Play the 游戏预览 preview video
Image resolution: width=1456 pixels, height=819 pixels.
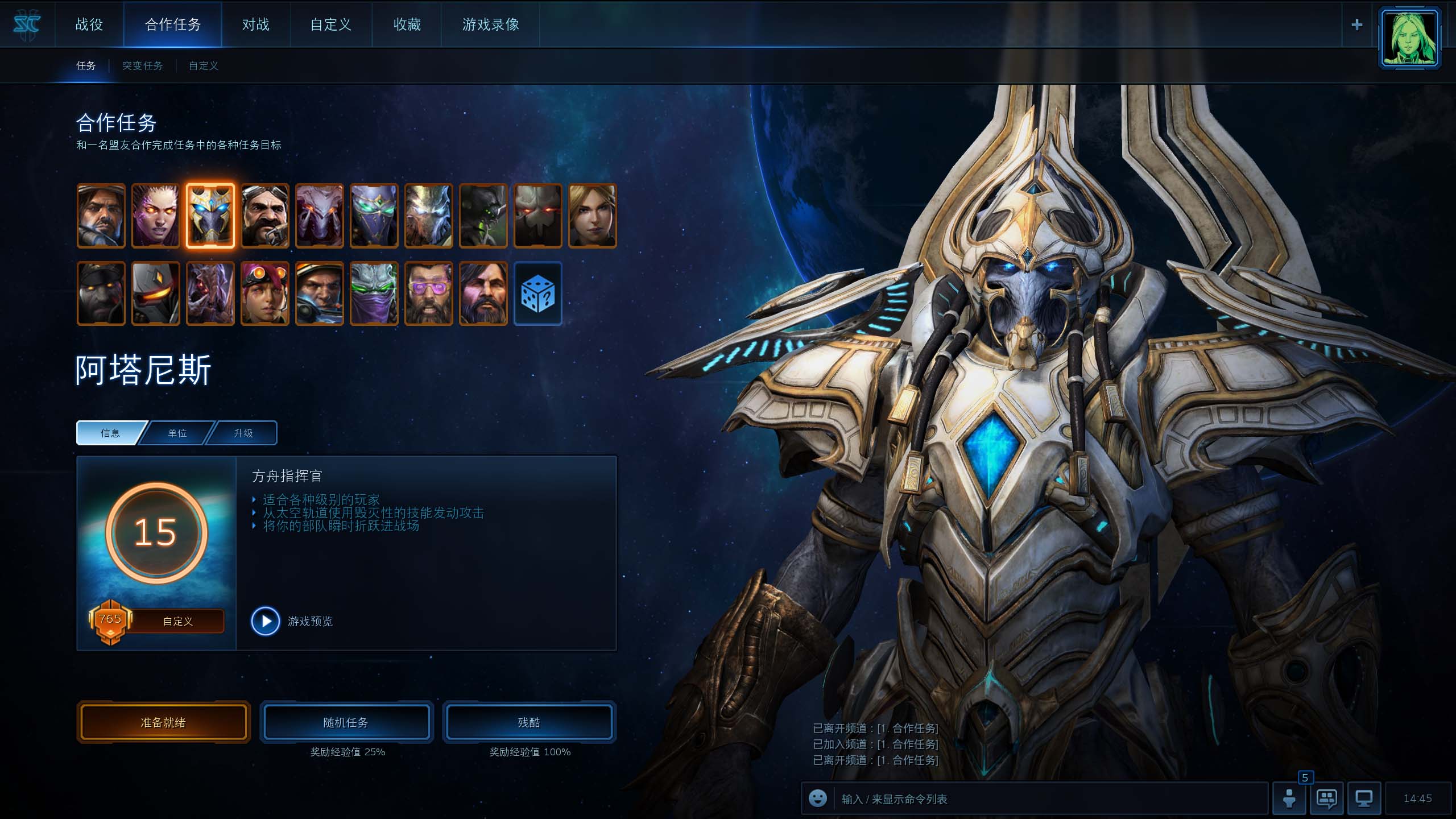click(x=266, y=621)
